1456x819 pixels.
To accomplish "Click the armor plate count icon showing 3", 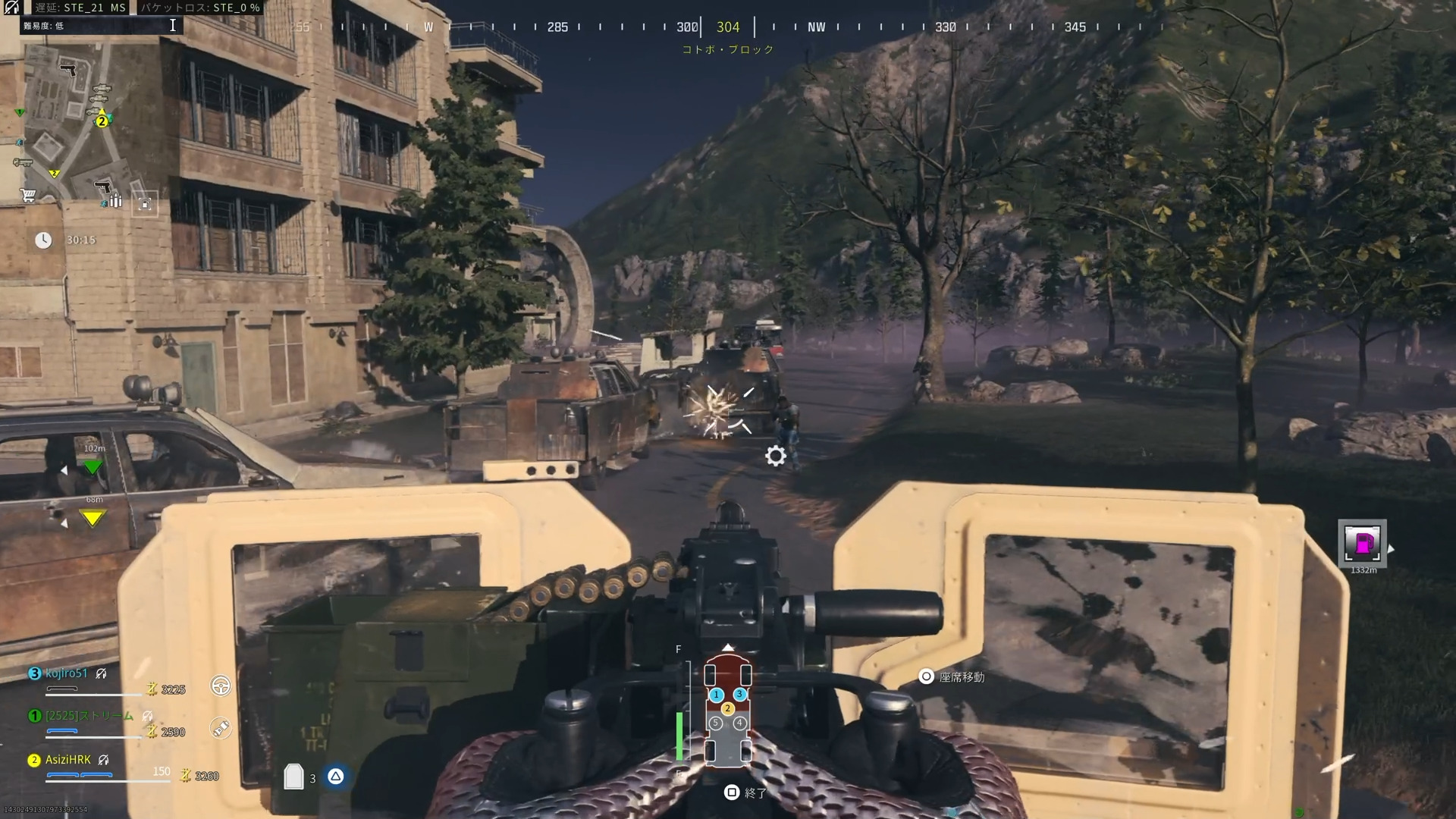I will pos(296,775).
